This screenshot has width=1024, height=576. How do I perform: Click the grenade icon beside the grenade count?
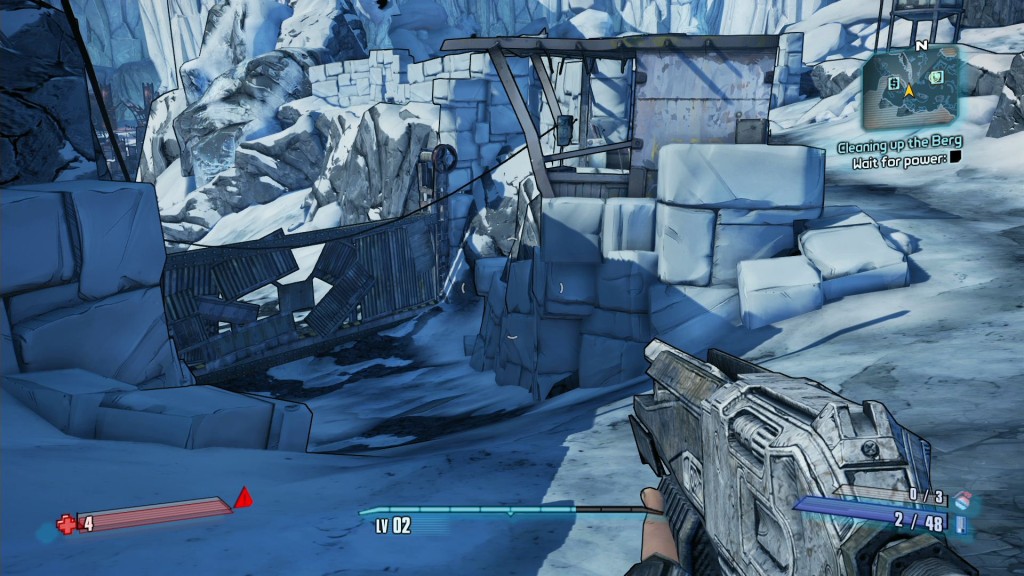[962, 497]
